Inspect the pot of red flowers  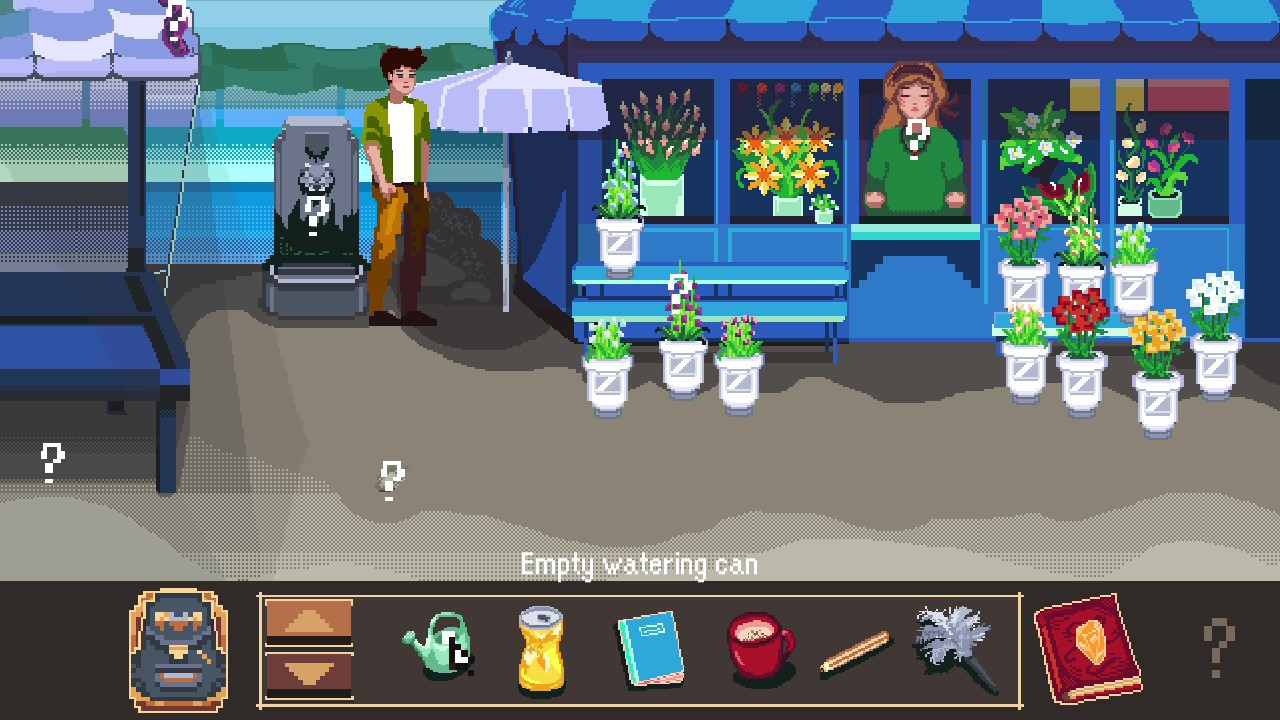(x=1080, y=320)
